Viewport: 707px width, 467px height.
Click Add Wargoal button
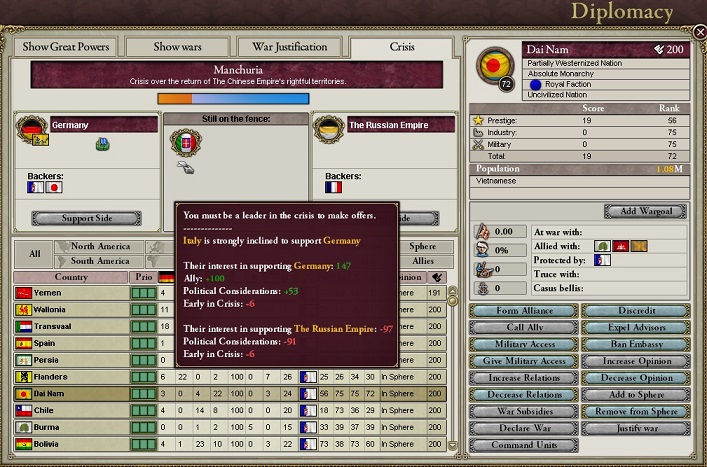[x=645, y=212]
